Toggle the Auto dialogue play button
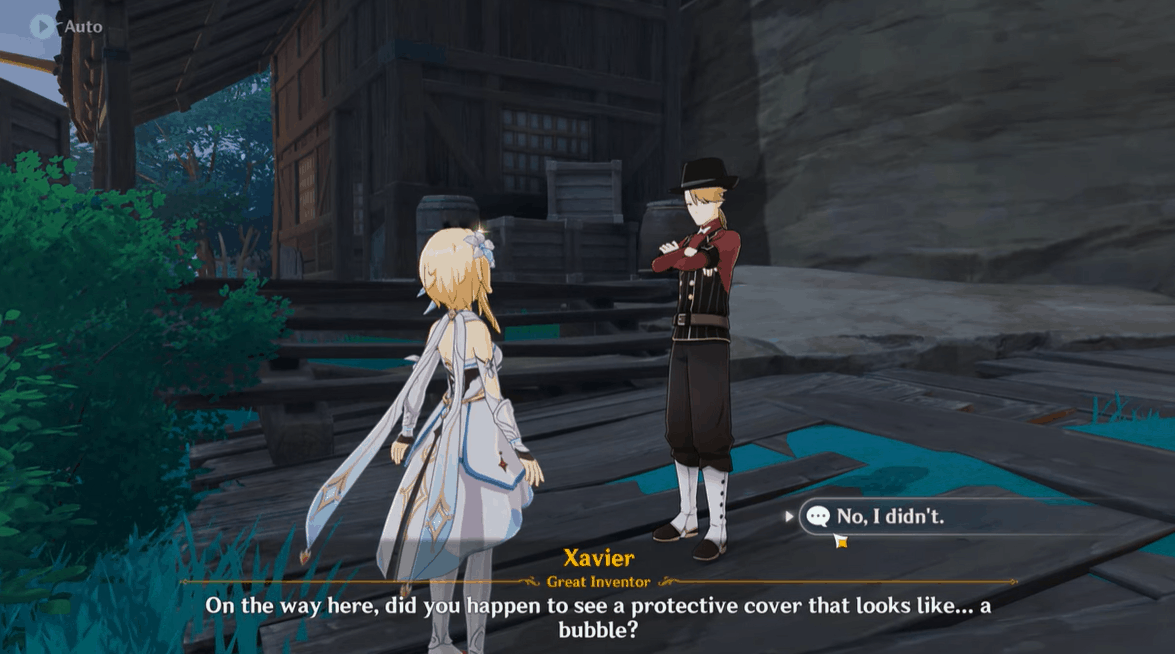 pyautogui.click(x=42, y=26)
